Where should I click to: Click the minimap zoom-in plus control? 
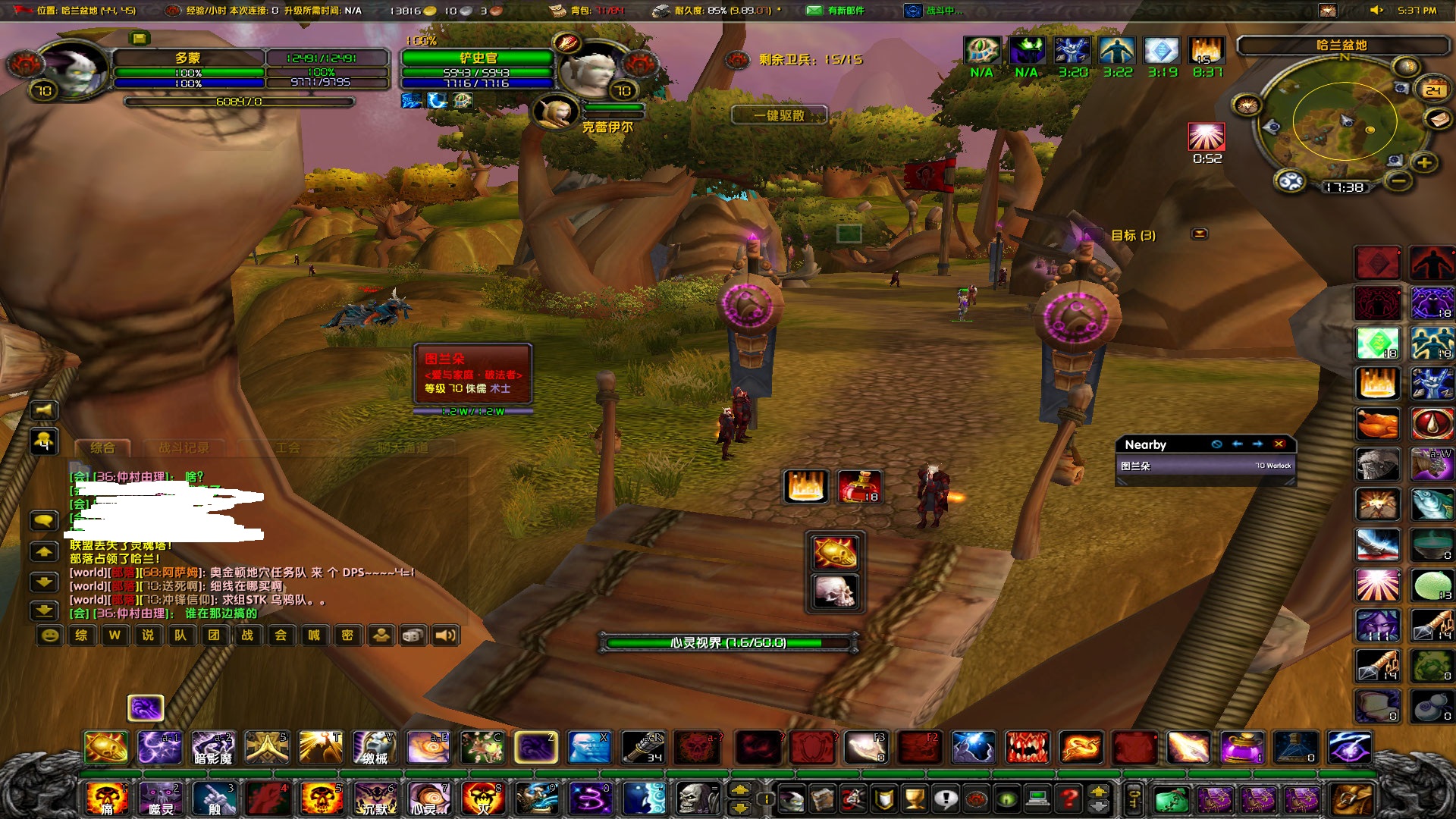click(1424, 163)
